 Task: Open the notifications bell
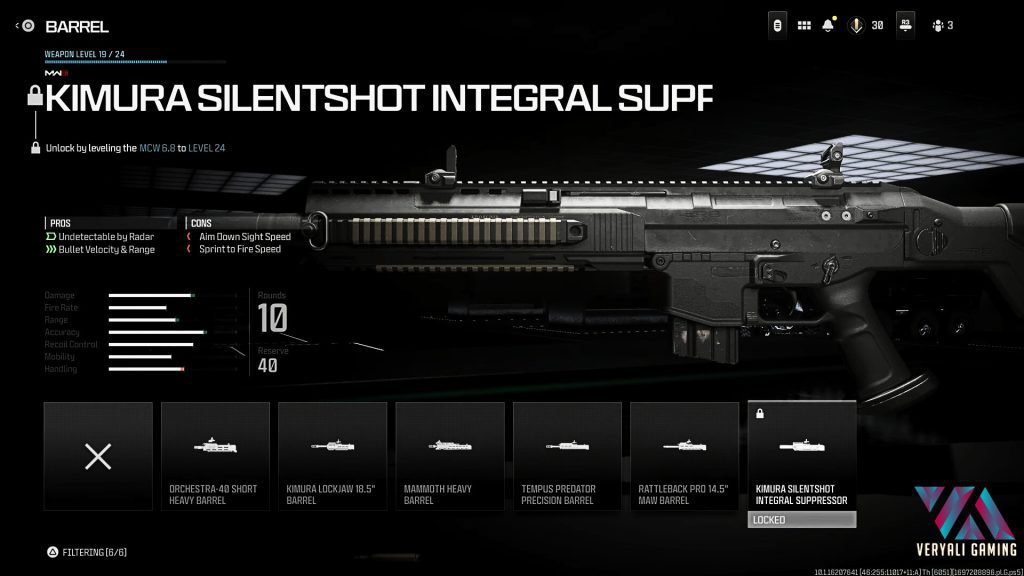point(829,25)
